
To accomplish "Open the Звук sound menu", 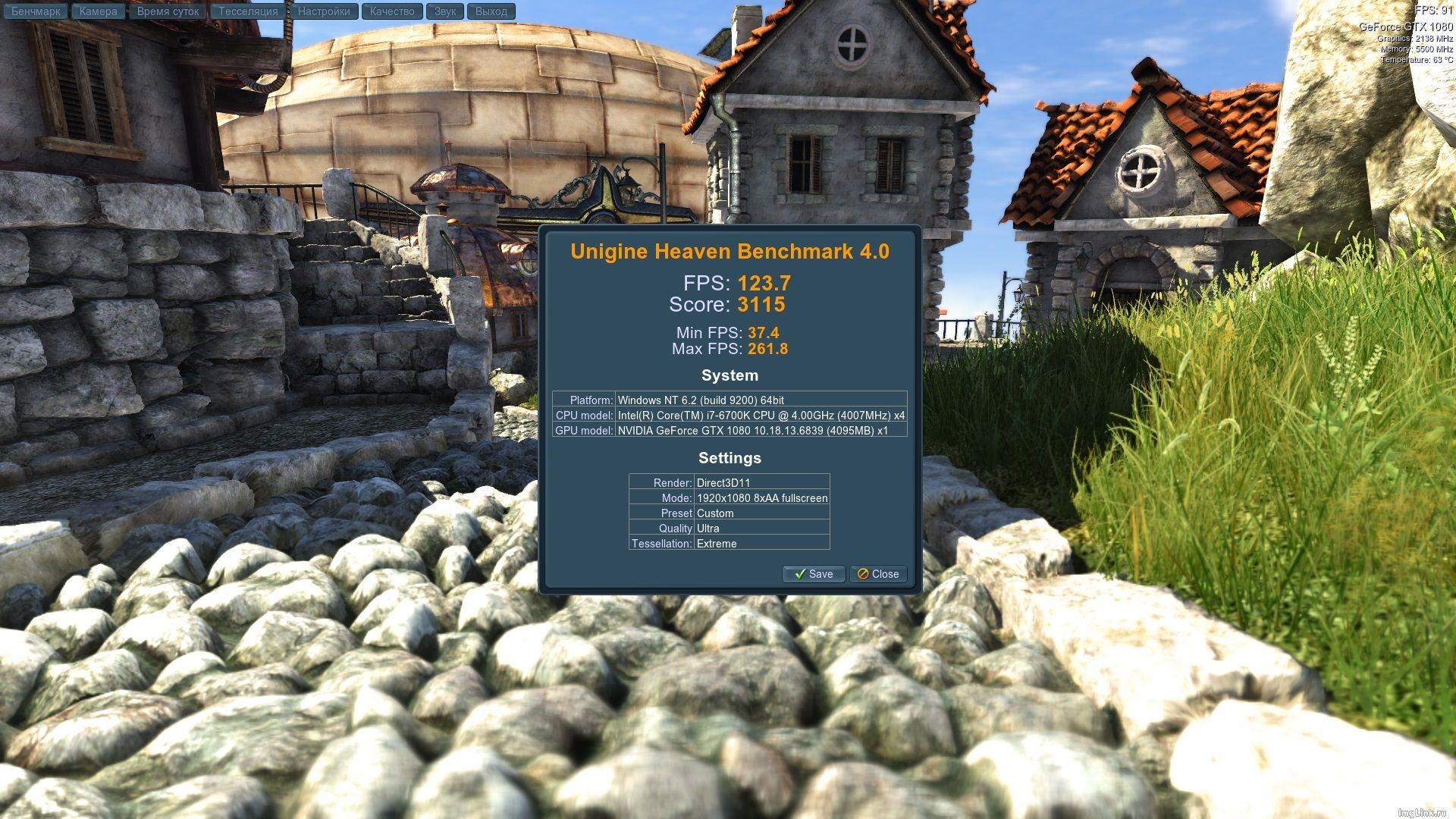I will [445, 11].
